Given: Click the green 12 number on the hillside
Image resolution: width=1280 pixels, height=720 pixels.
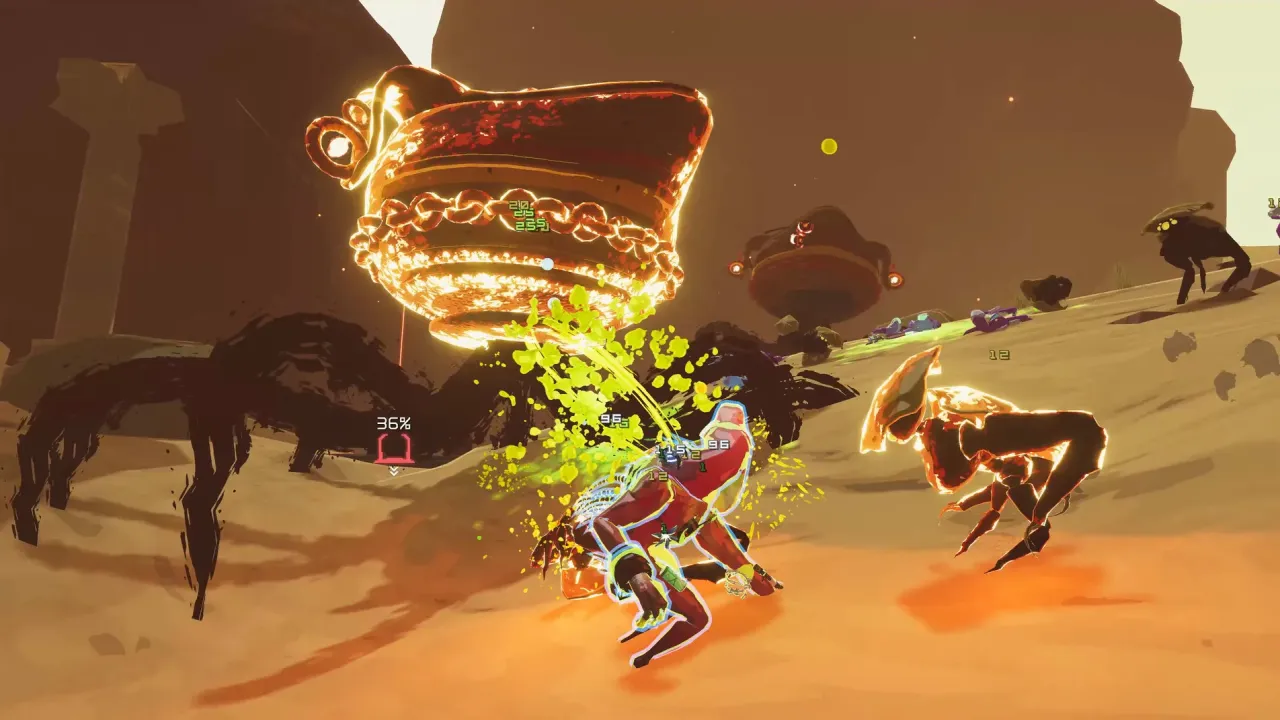Looking at the screenshot, I should (x=999, y=354).
